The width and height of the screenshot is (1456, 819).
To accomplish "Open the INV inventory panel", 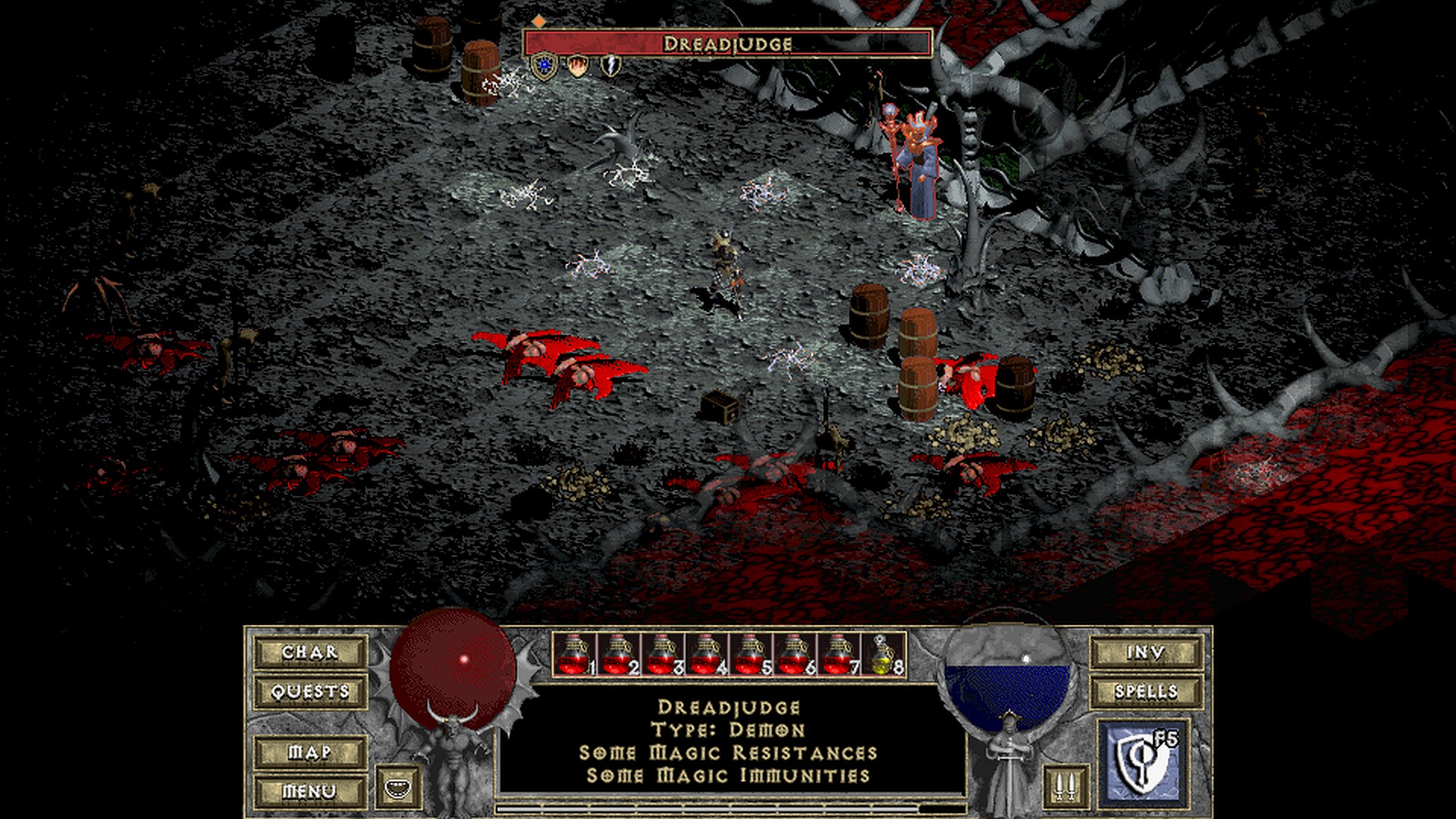I will [x=1146, y=652].
